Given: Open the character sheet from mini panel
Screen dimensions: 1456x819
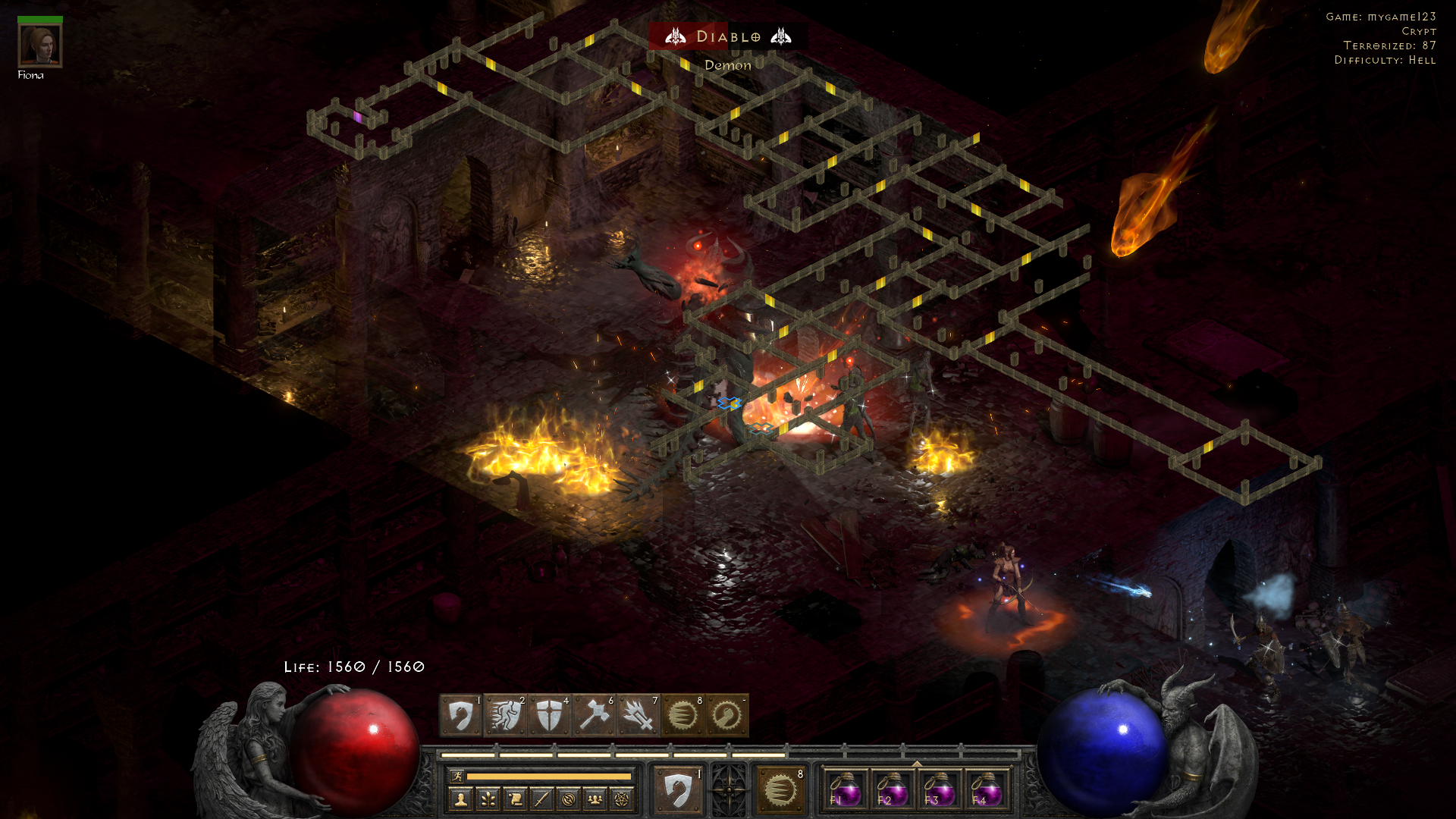Looking at the screenshot, I should [461, 799].
